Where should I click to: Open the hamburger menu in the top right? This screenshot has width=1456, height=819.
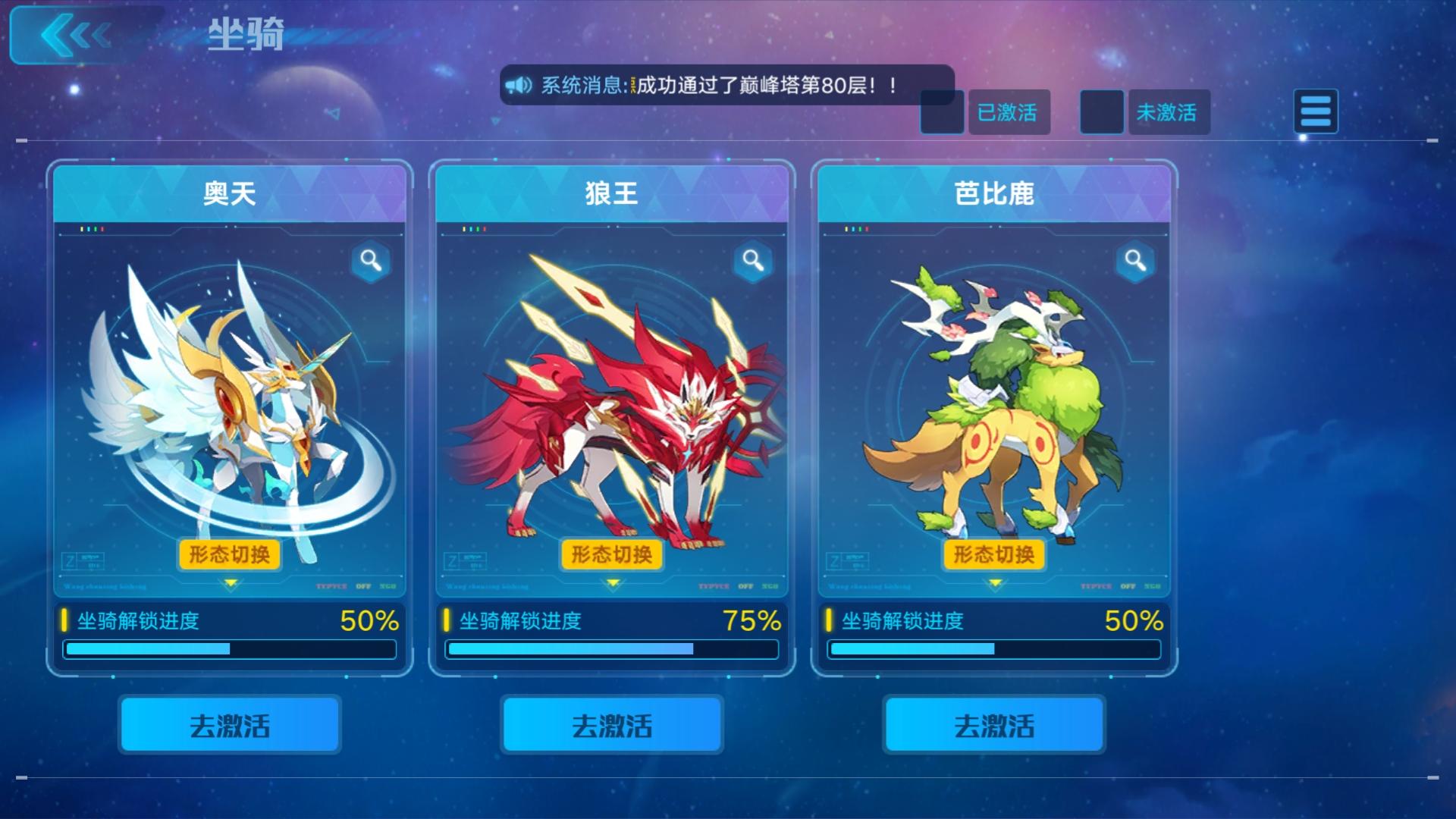1316,111
